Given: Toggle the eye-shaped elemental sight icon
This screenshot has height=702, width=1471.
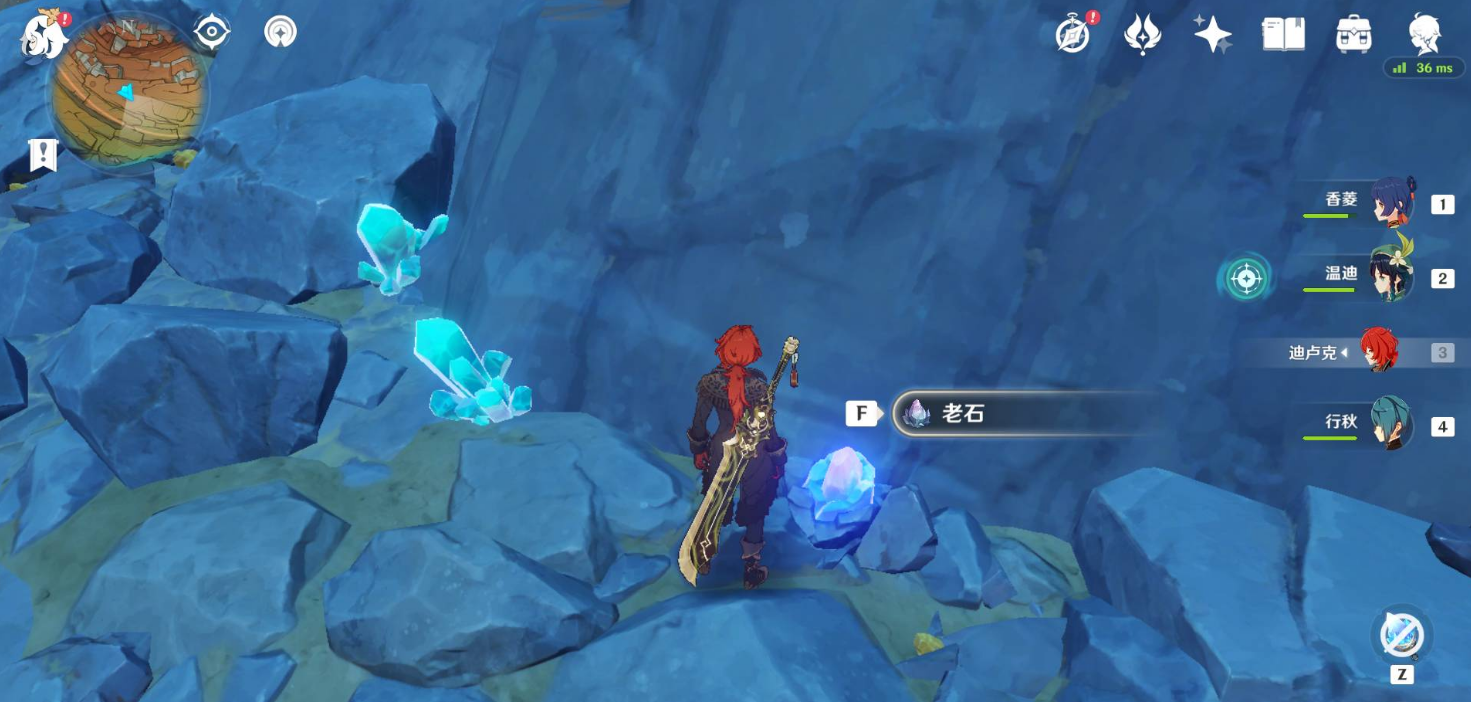Looking at the screenshot, I should pyautogui.click(x=212, y=33).
